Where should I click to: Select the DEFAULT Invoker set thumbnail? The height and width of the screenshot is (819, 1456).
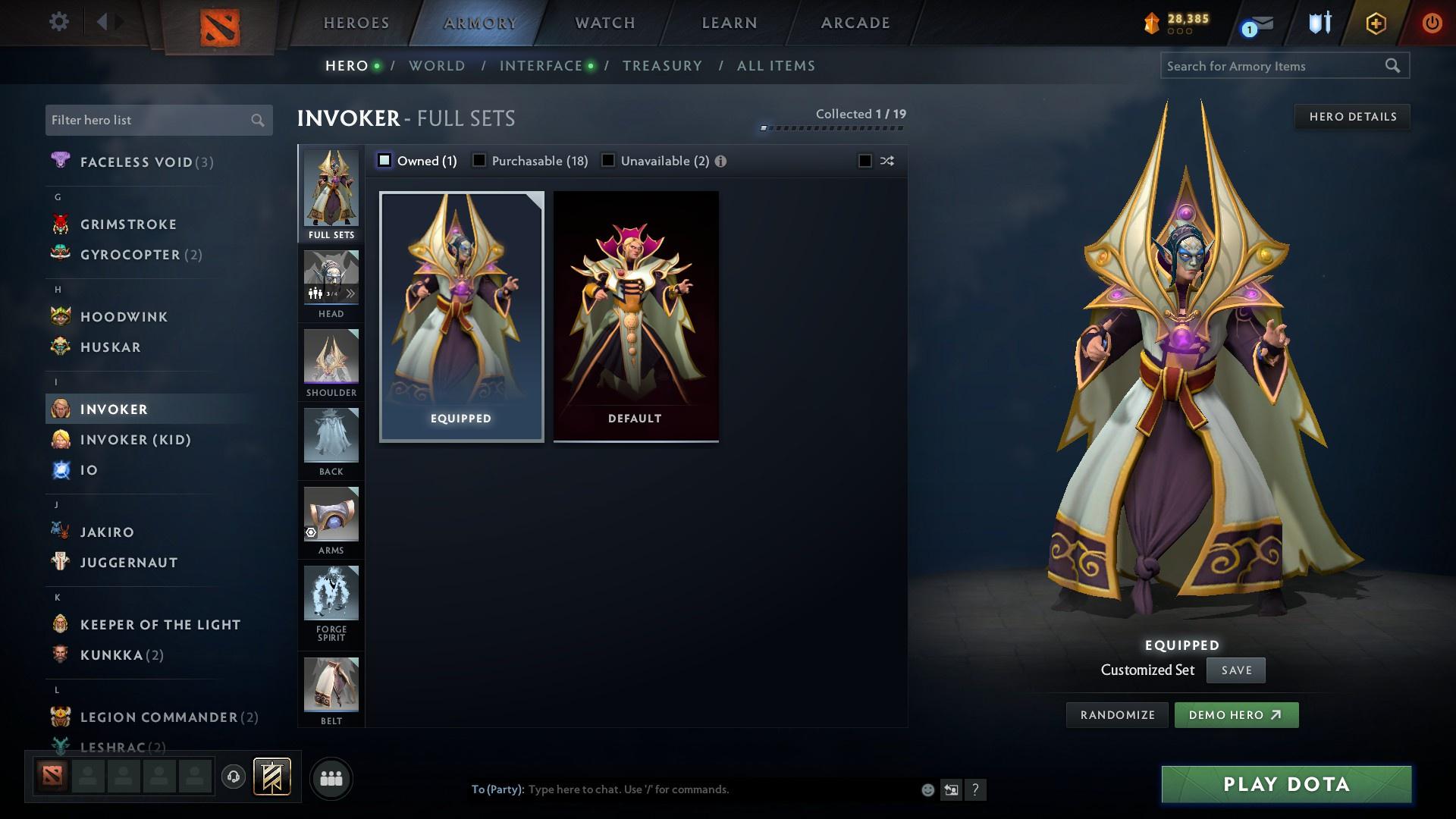(635, 315)
